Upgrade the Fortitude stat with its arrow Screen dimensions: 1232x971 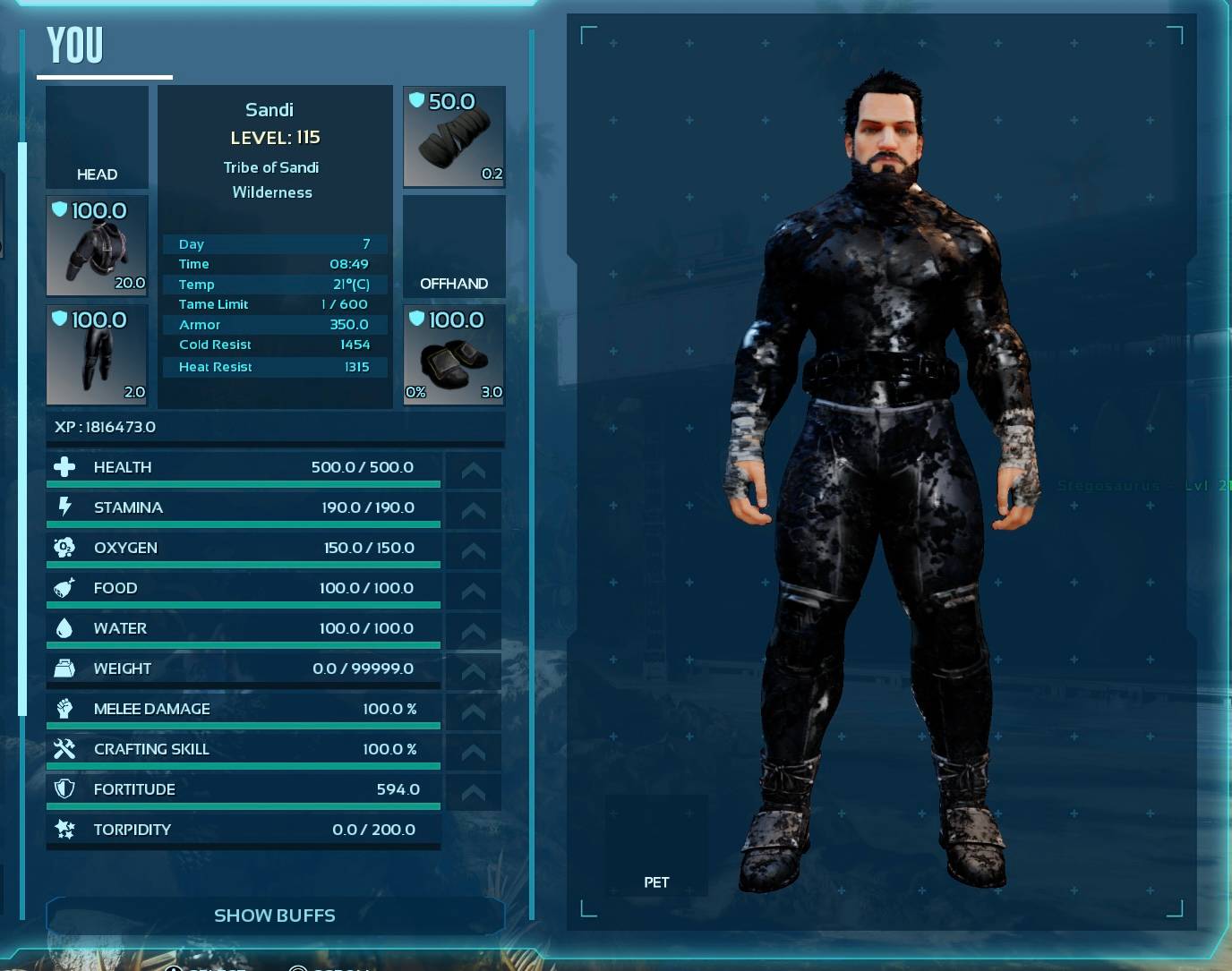pyautogui.click(x=473, y=792)
